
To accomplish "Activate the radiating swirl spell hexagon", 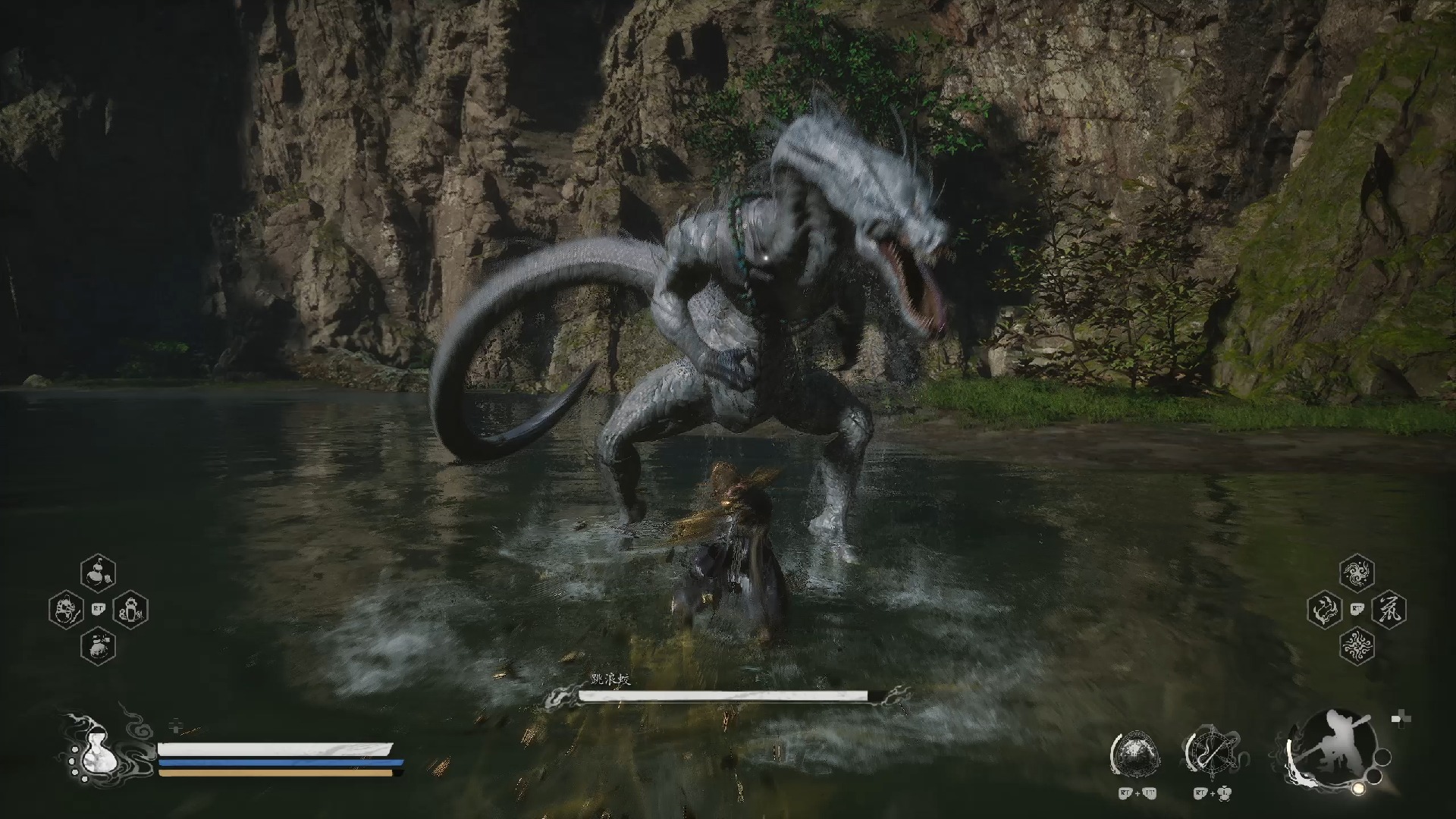I will (x=1357, y=646).
